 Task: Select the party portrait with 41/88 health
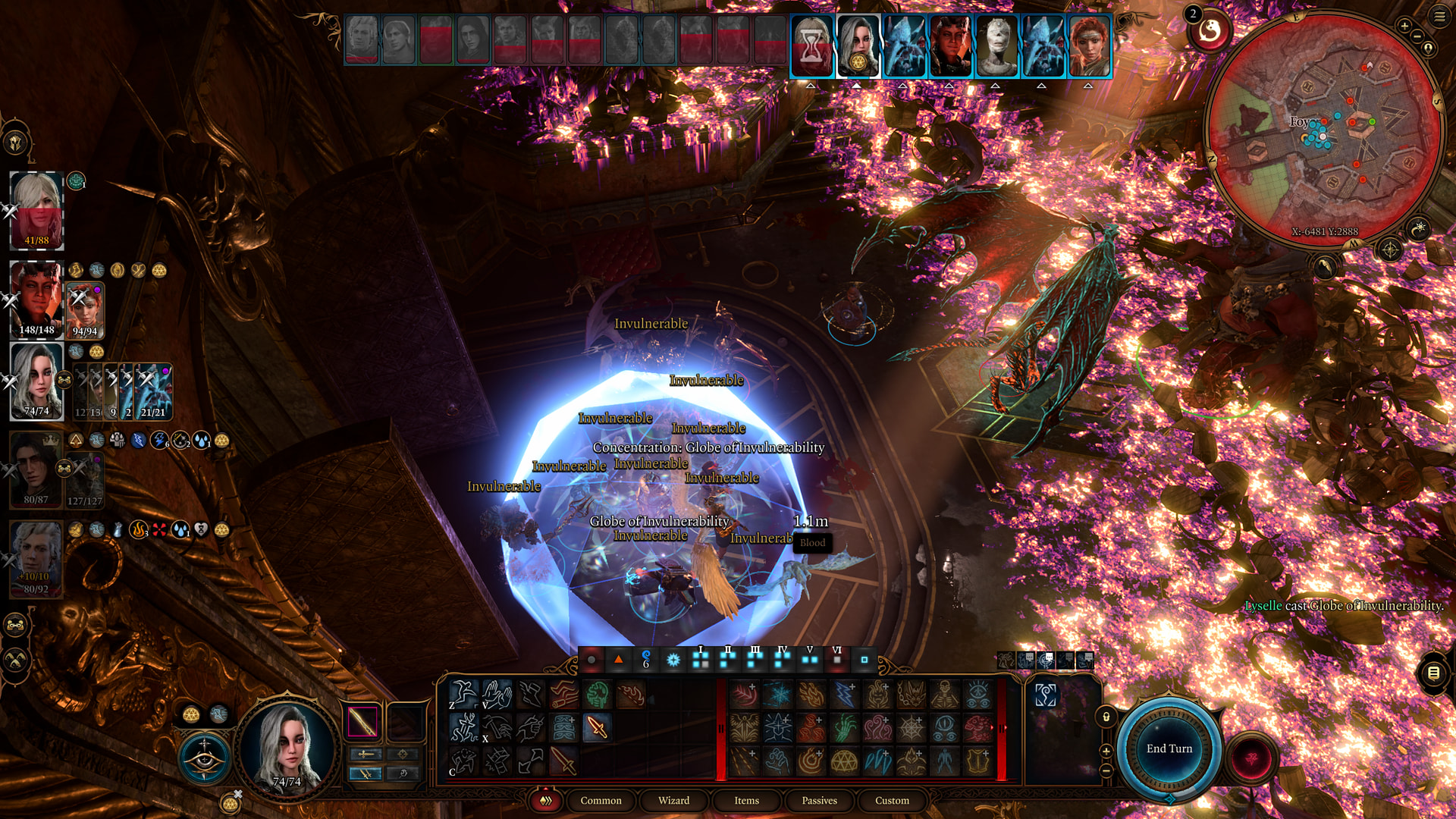(36, 206)
